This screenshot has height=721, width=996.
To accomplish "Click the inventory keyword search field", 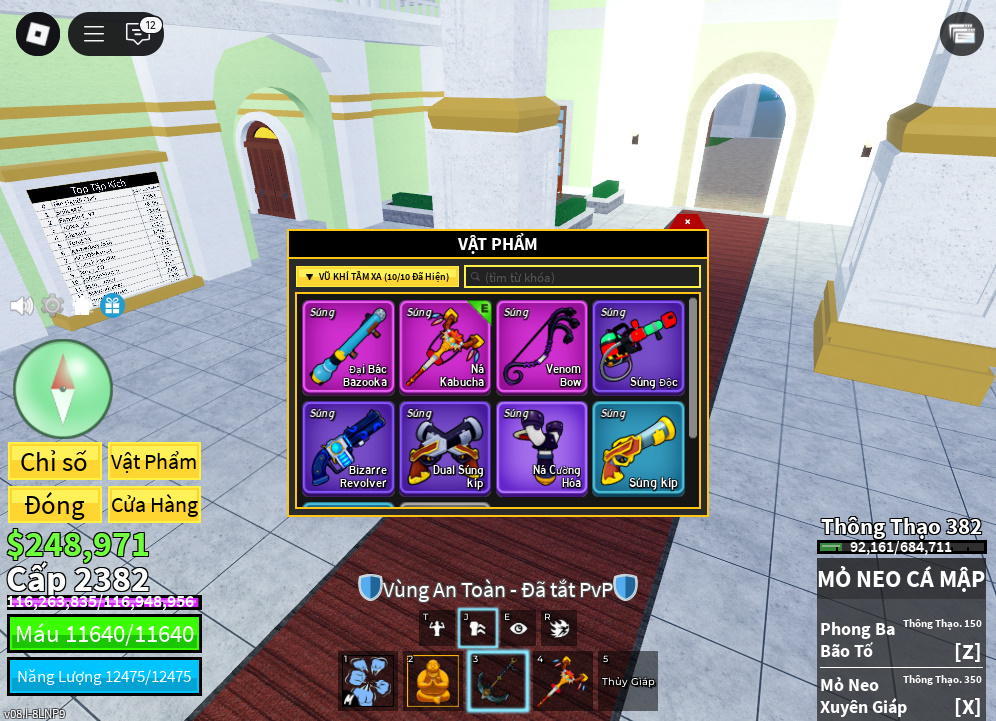I will tap(585, 277).
